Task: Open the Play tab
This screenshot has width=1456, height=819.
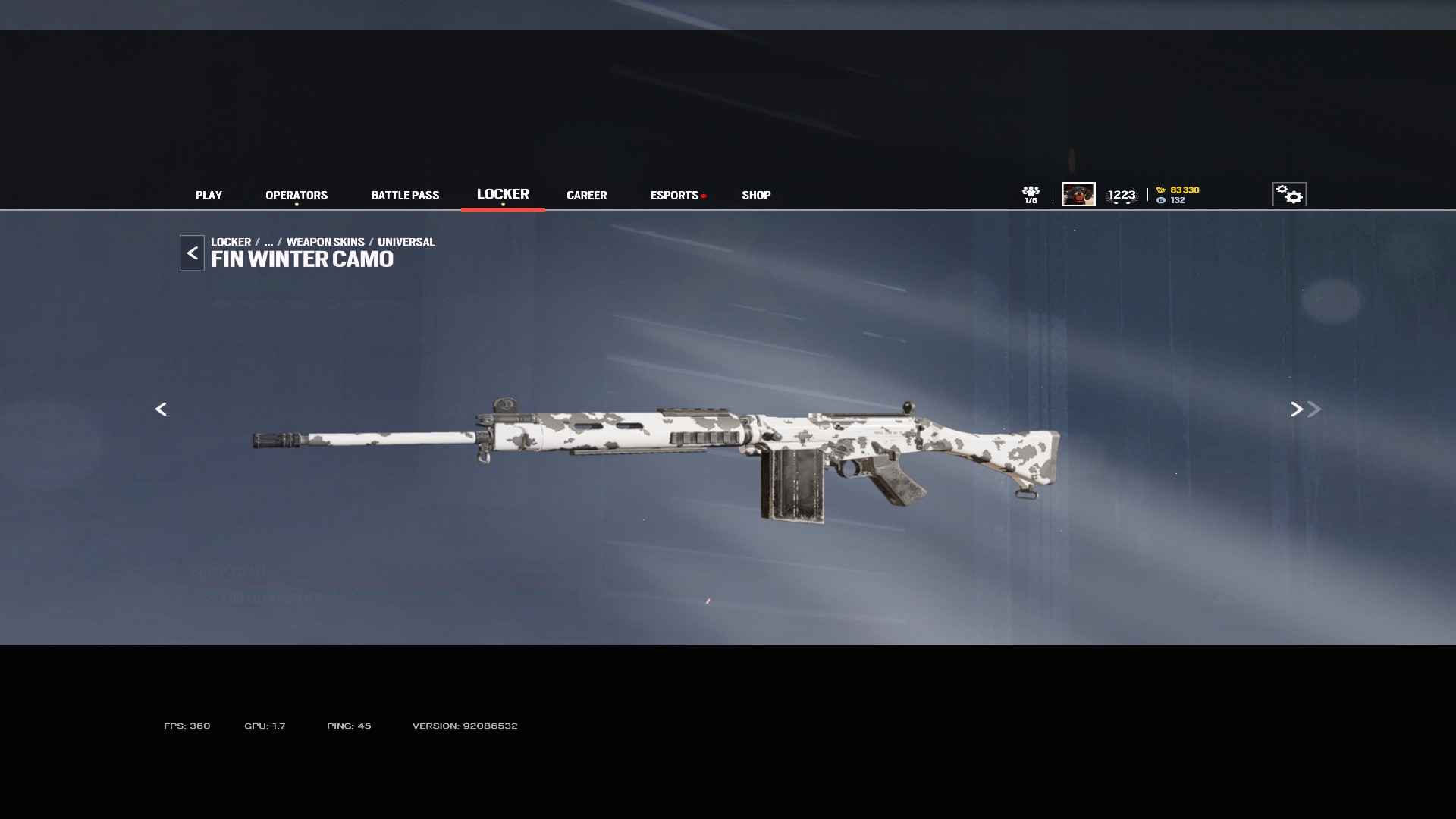Action: [209, 195]
